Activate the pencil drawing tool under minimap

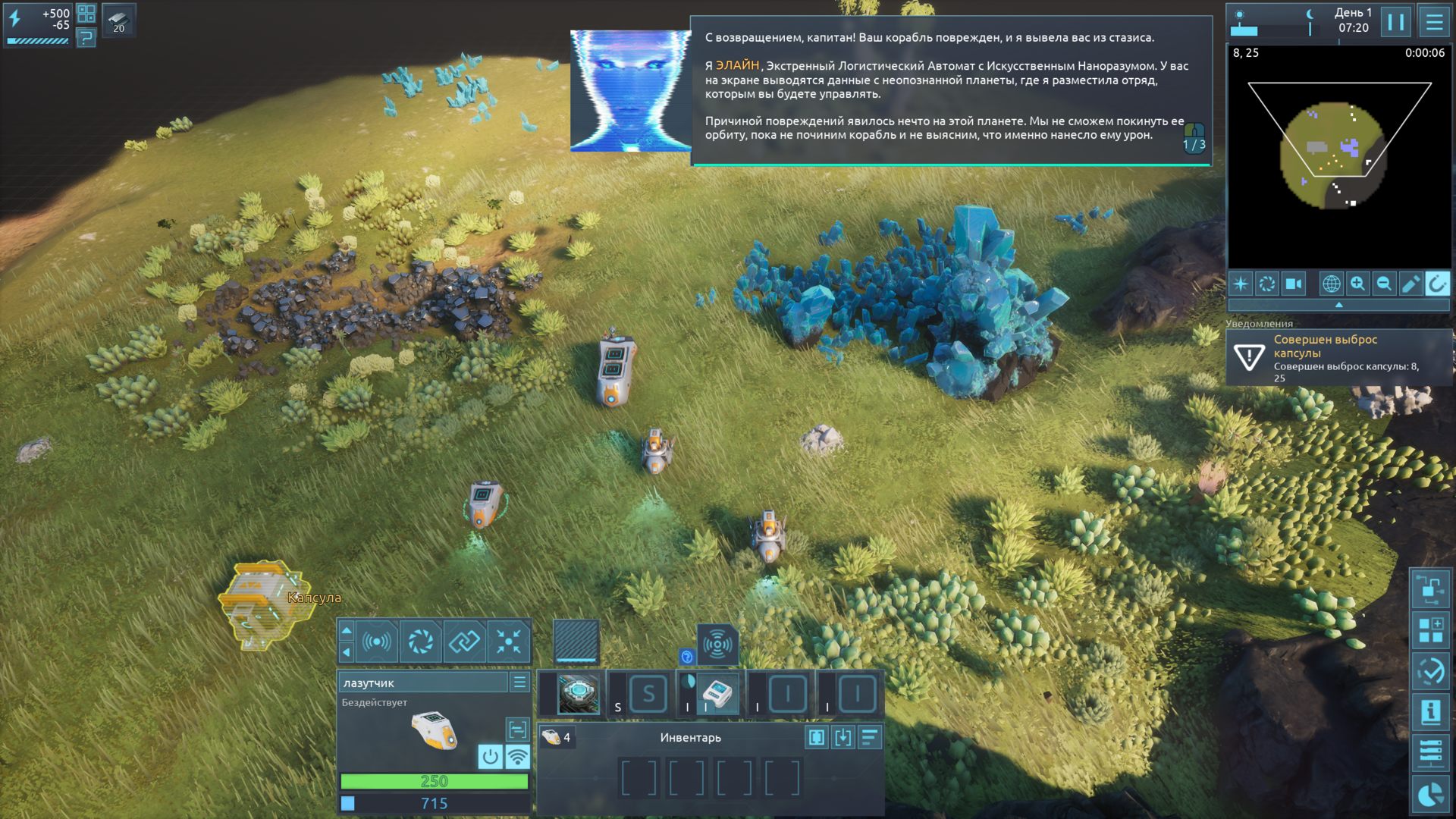(1410, 284)
